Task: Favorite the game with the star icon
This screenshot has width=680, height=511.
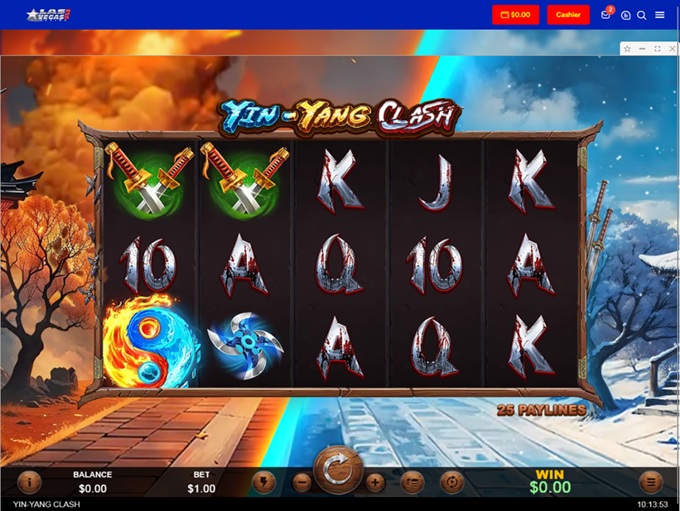Action: 627,48
